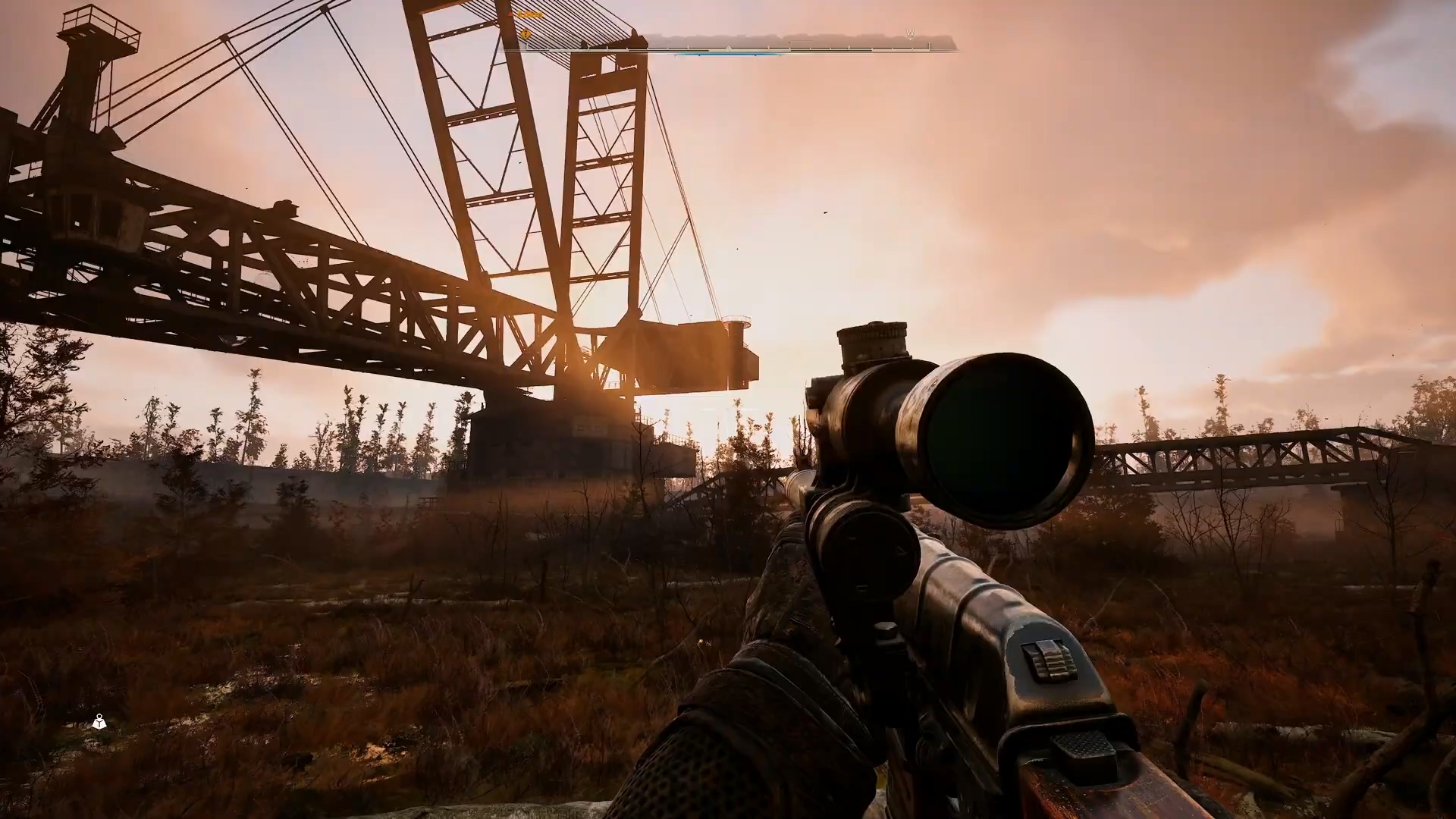Select the W heading marker on the compass
This screenshot has height=819, width=1456.
click(x=909, y=33)
